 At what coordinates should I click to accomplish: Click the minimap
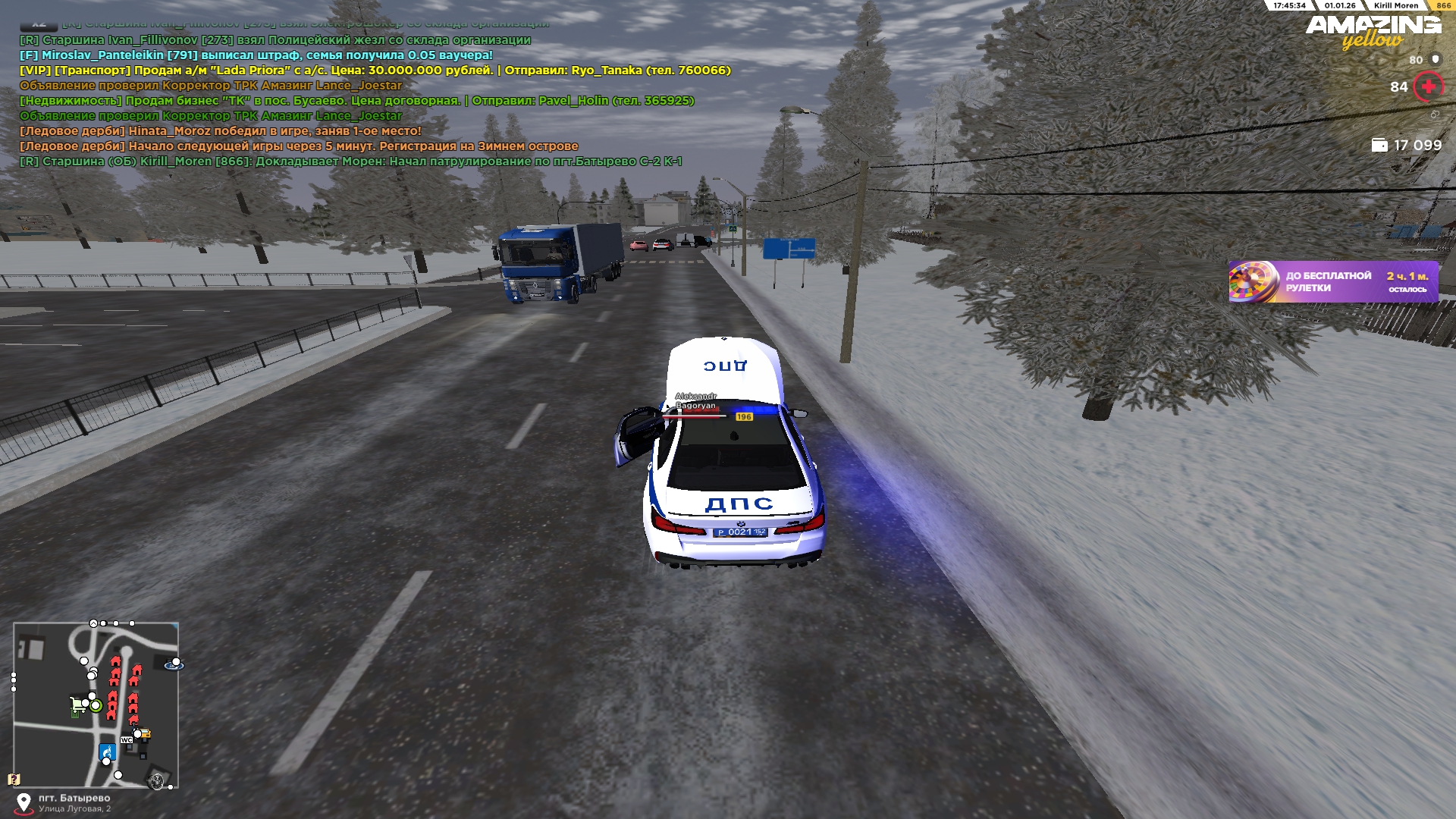[x=96, y=705]
